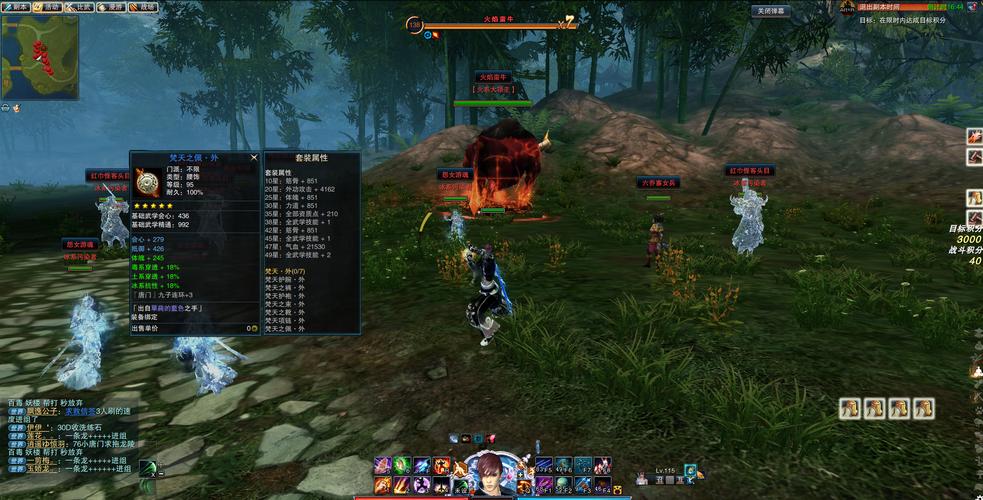Open the 漫游 roaming menu button

(x=113, y=7)
